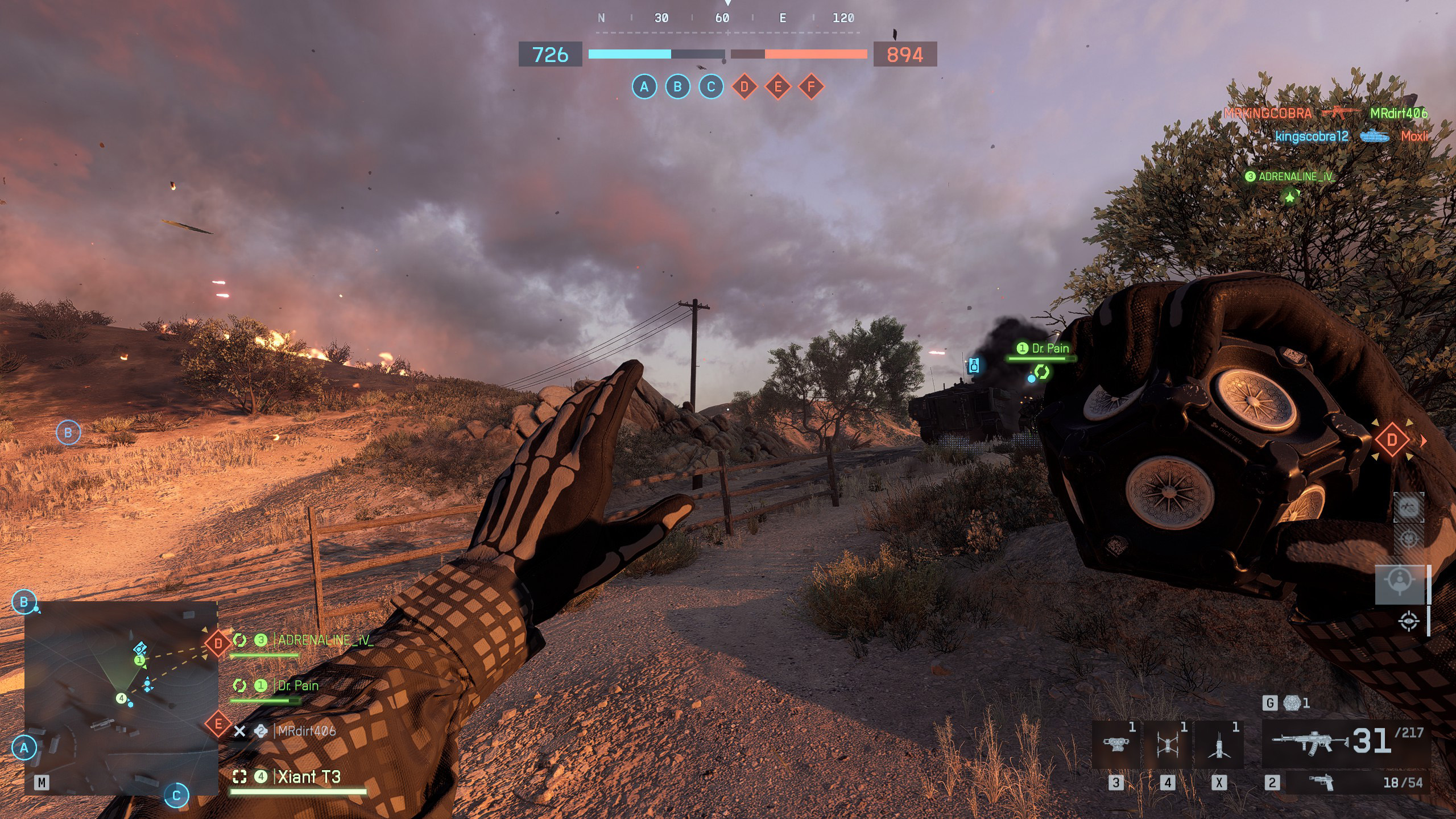Select objective A icon below the score bar
The width and height of the screenshot is (1456, 819).
click(644, 87)
